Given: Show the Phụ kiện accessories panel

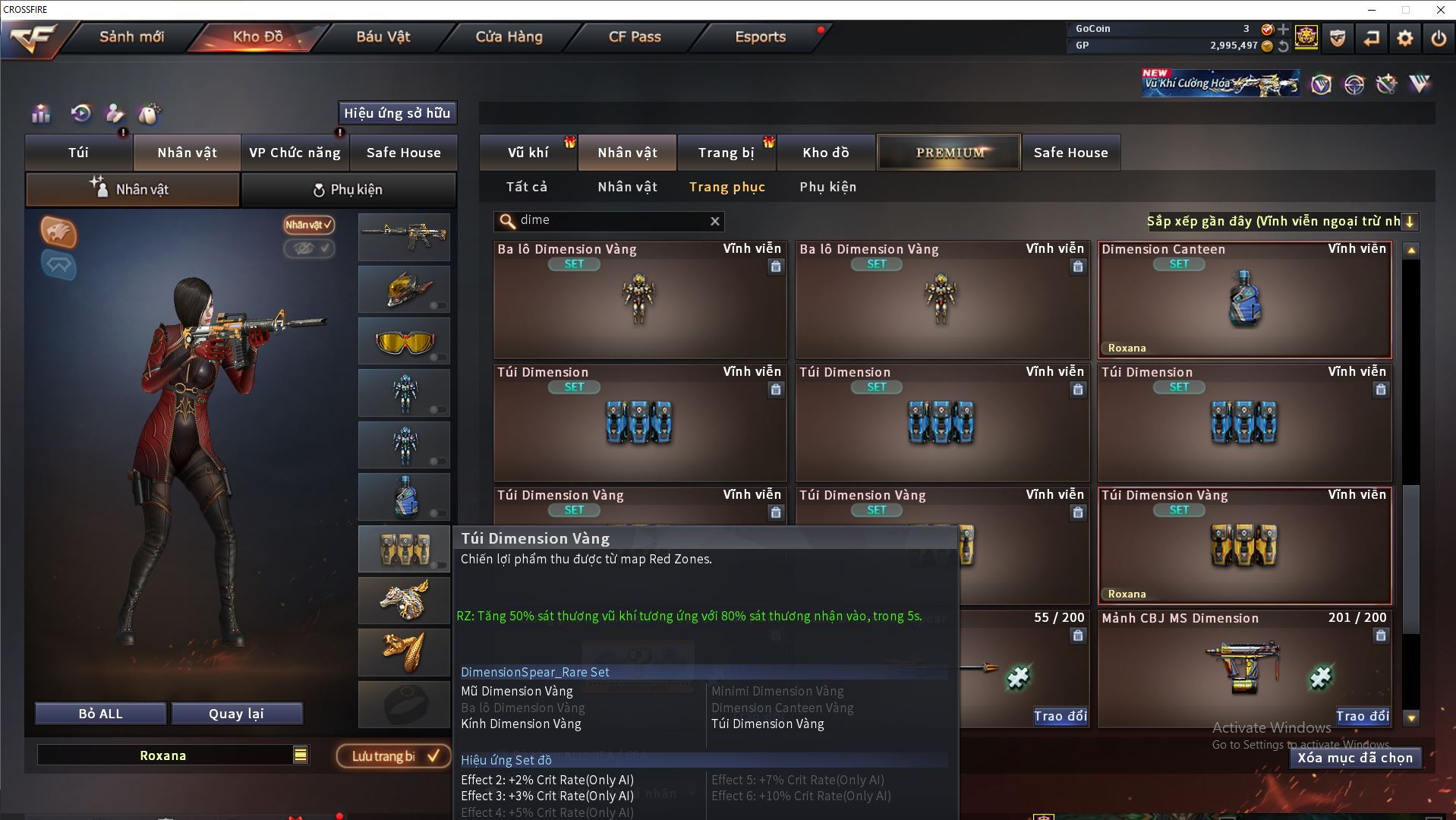Looking at the screenshot, I should [348, 190].
